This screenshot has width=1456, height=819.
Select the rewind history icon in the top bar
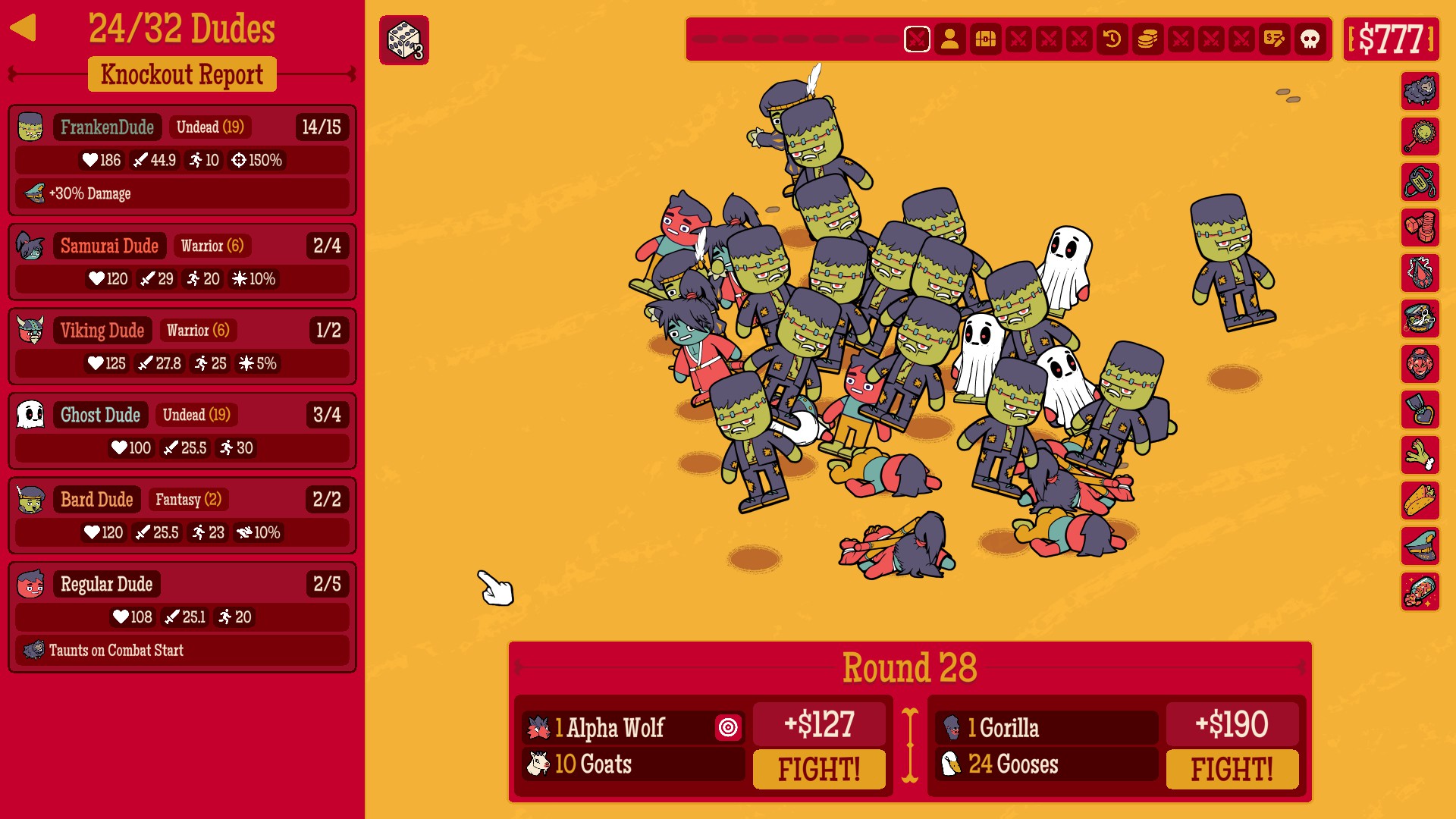click(x=1112, y=39)
